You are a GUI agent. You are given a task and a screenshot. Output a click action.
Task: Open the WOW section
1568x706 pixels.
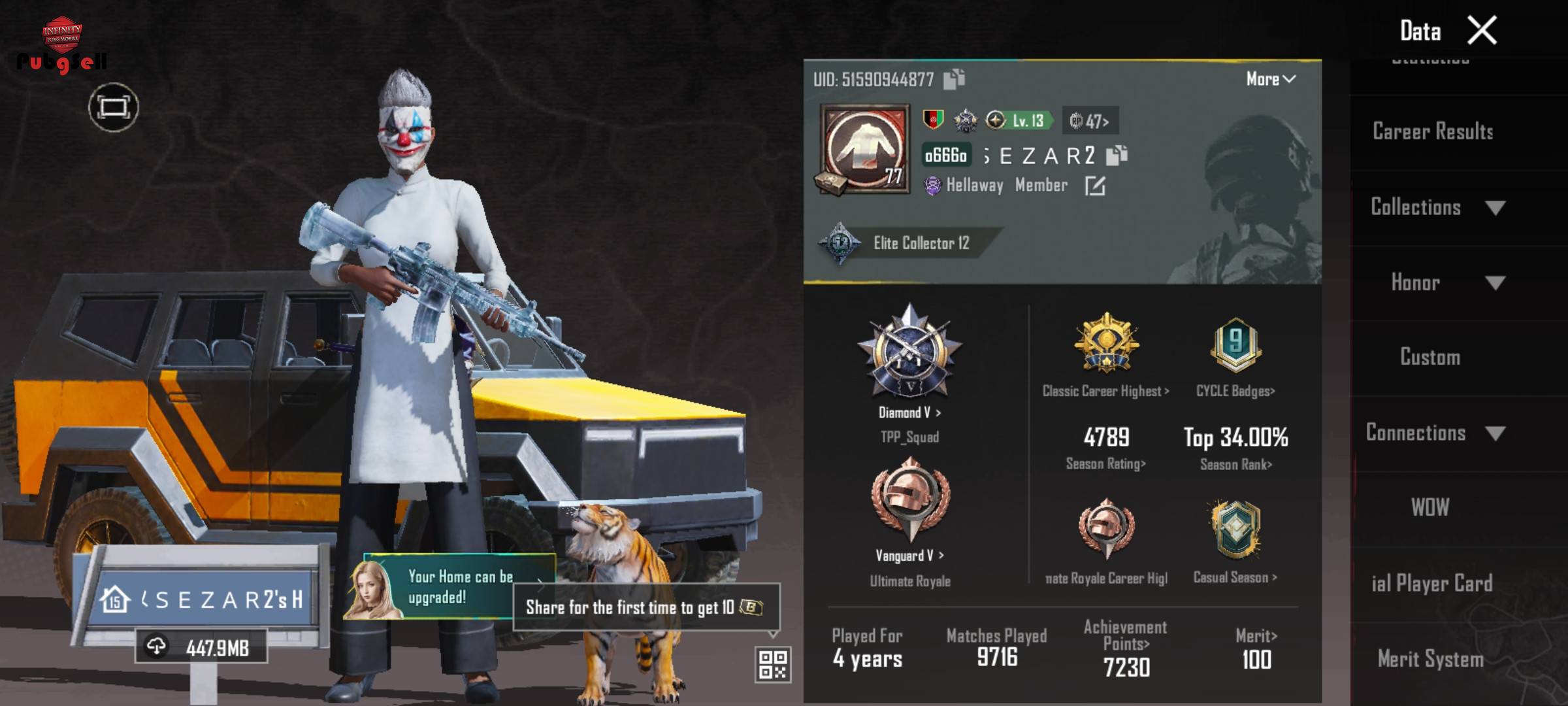[x=1429, y=508]
